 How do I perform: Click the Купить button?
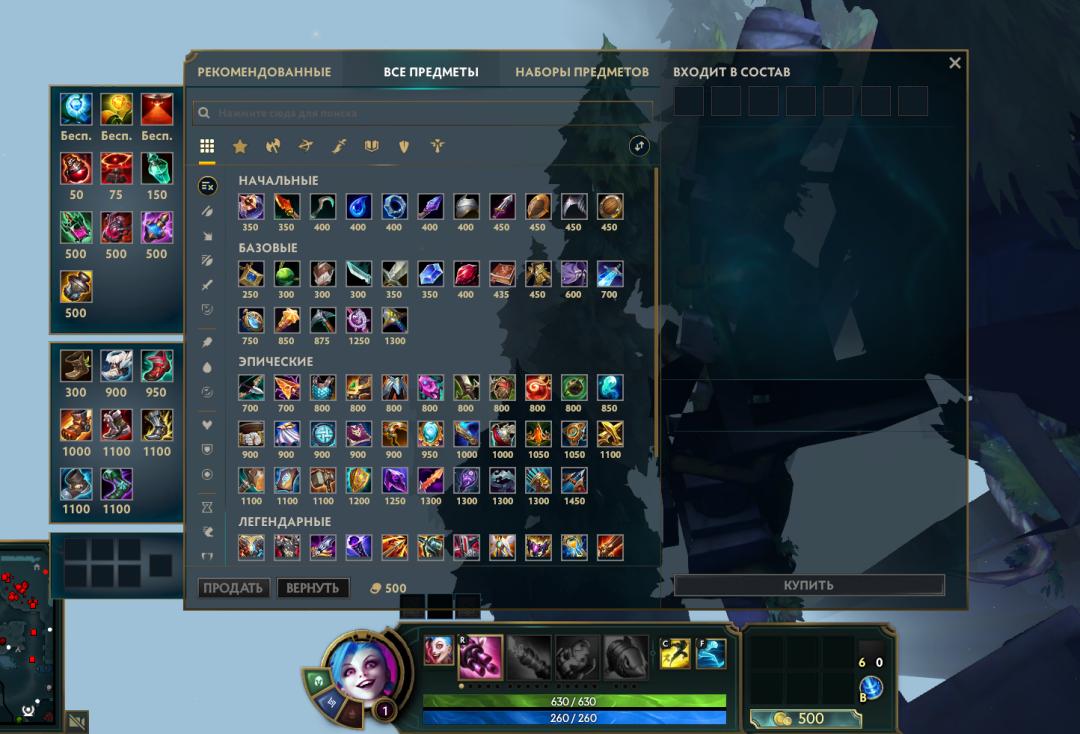pyautogui.click(x=809, y=585)
